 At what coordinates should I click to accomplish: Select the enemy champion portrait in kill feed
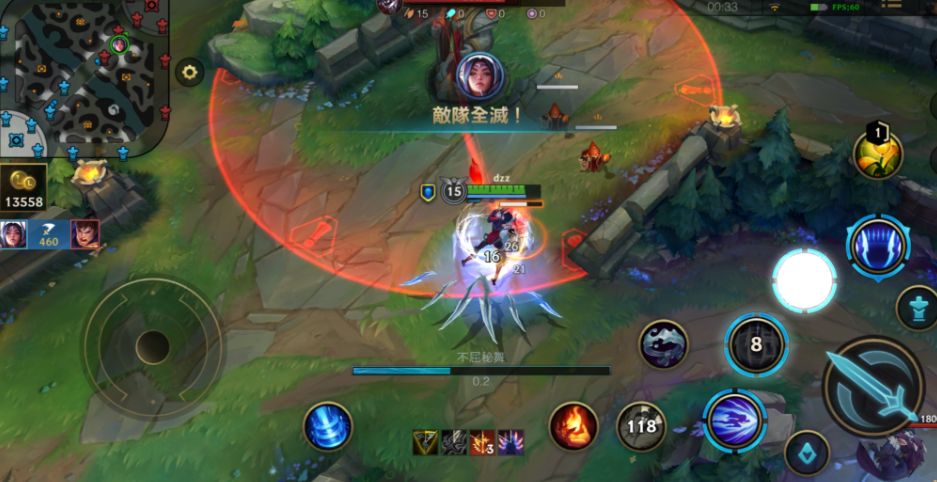(479, 76)
